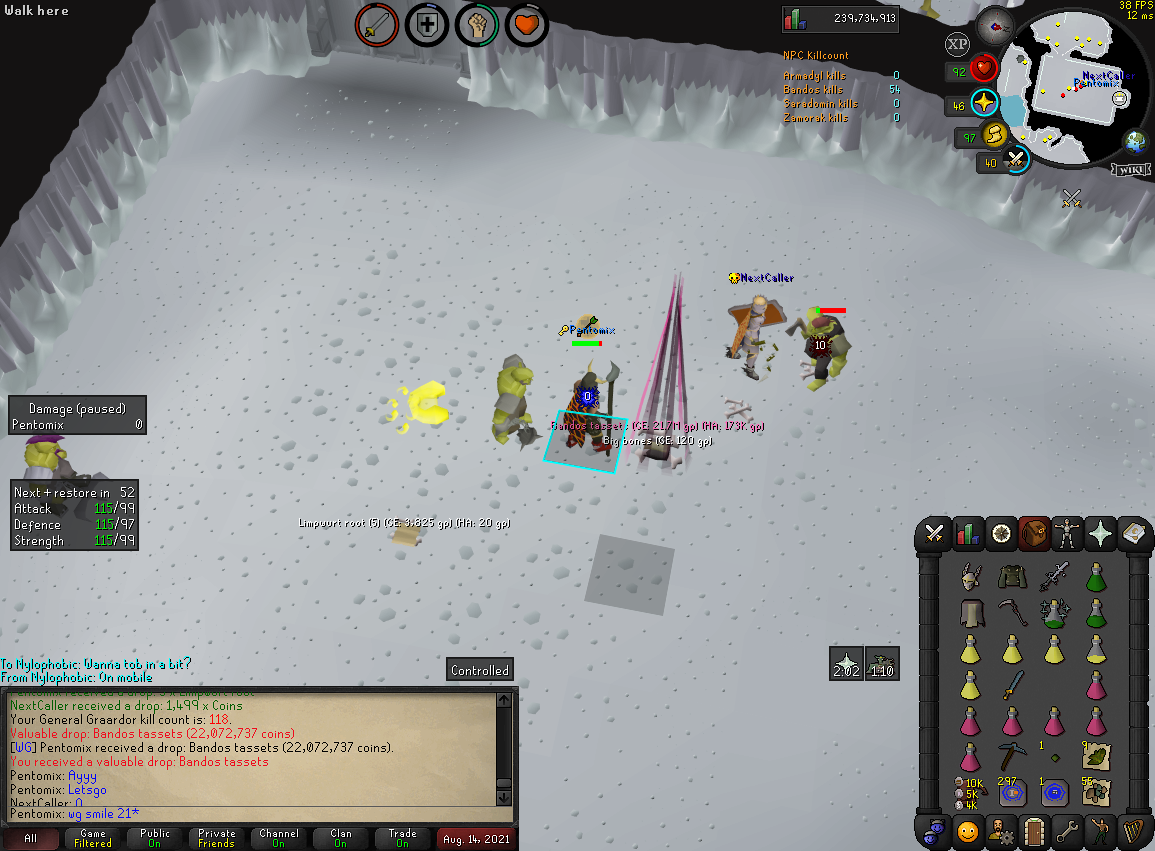Click the horned helmet inventory slot

(968, 577)
